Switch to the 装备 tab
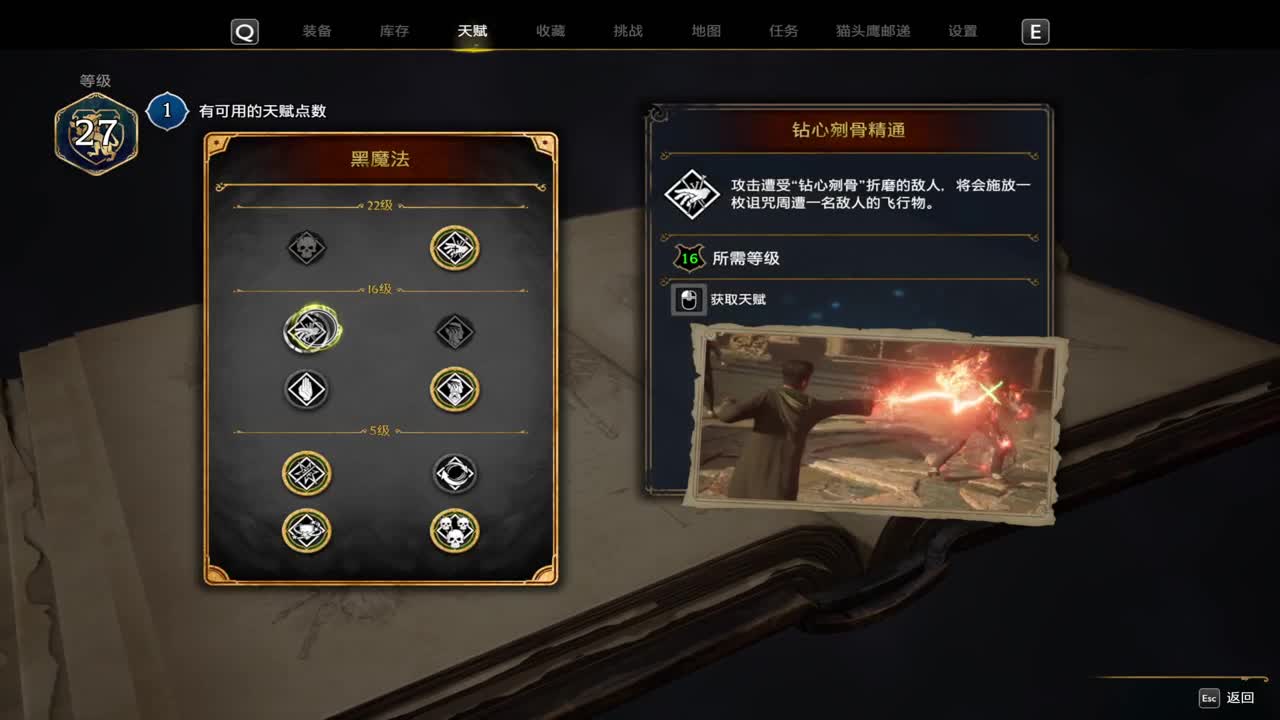 (318, 31)
